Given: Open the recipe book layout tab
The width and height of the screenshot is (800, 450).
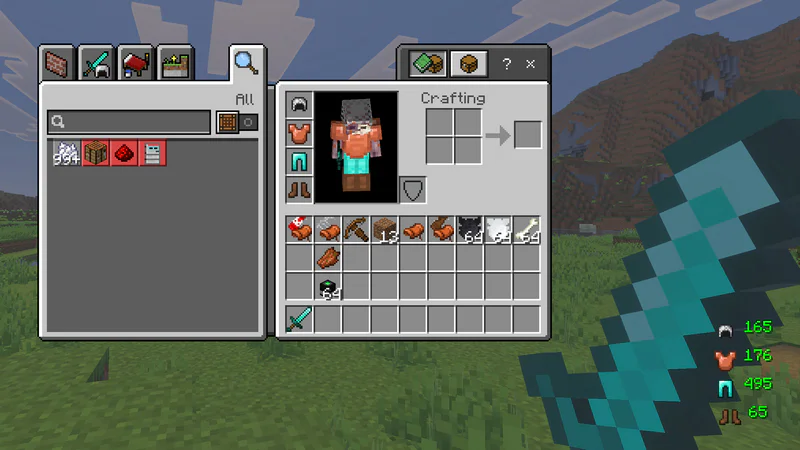Looking at the screenshot, I should point(426,64).
